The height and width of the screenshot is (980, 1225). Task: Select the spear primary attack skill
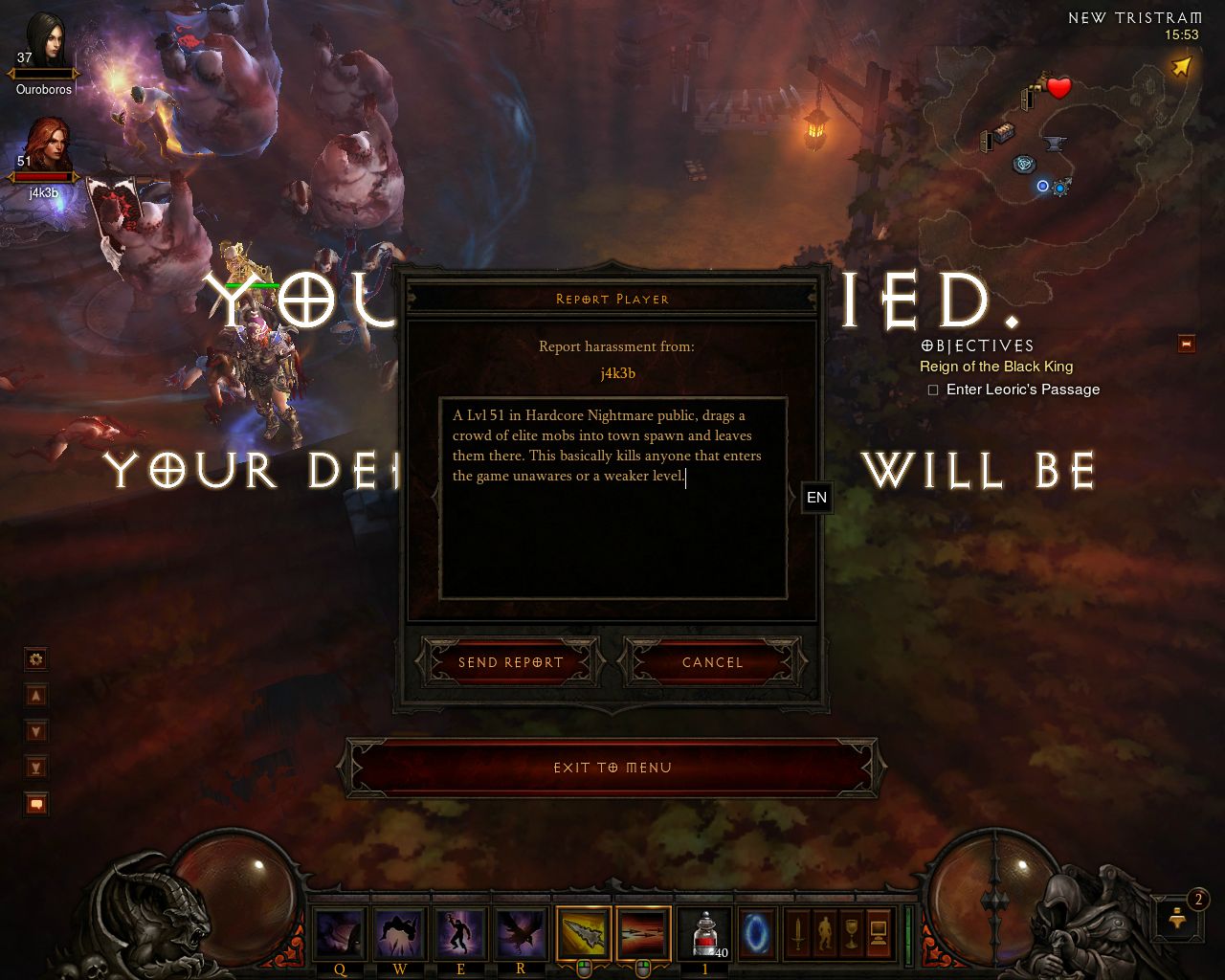(583, 932)
